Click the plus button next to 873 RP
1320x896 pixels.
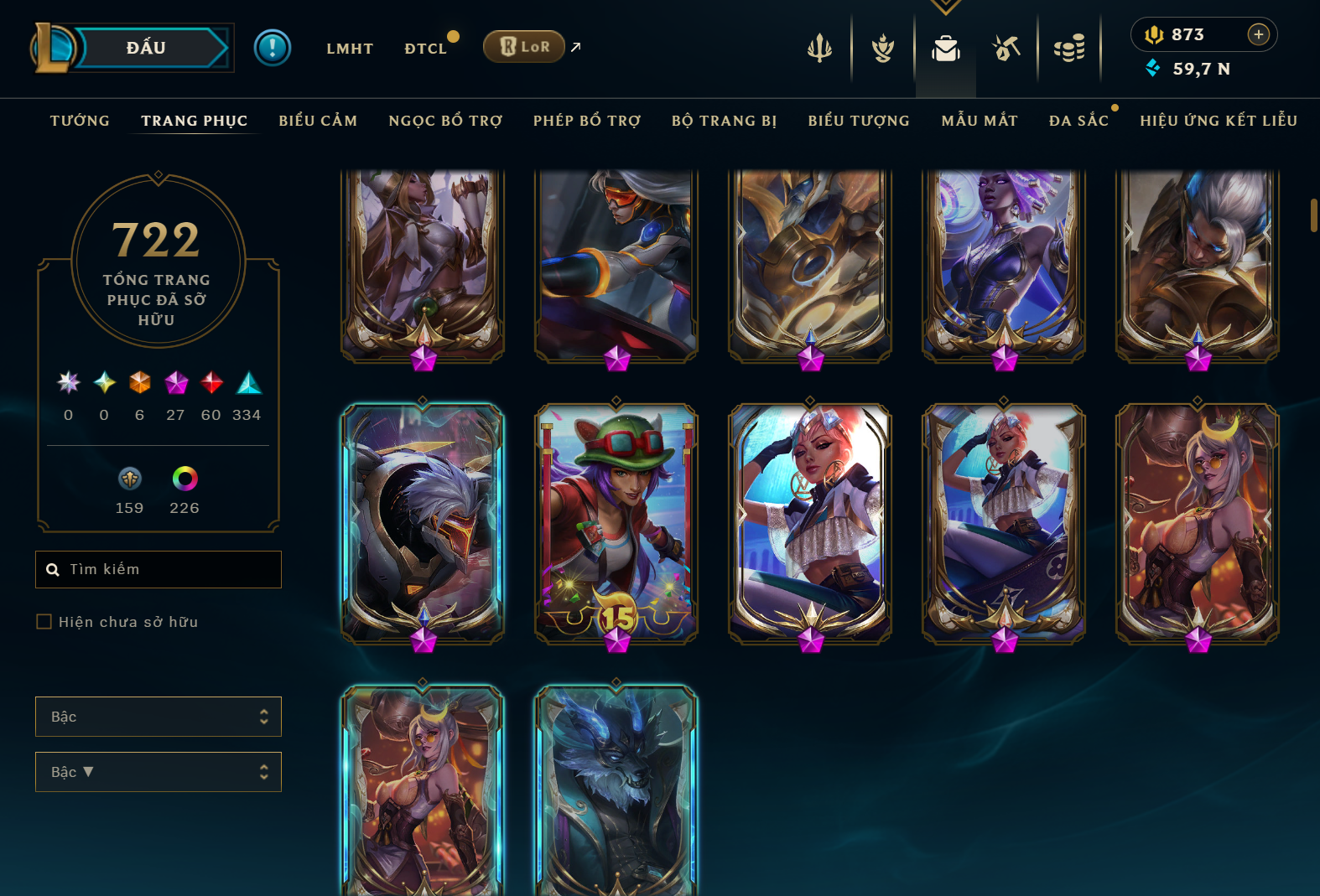(x=1258, y=34)
